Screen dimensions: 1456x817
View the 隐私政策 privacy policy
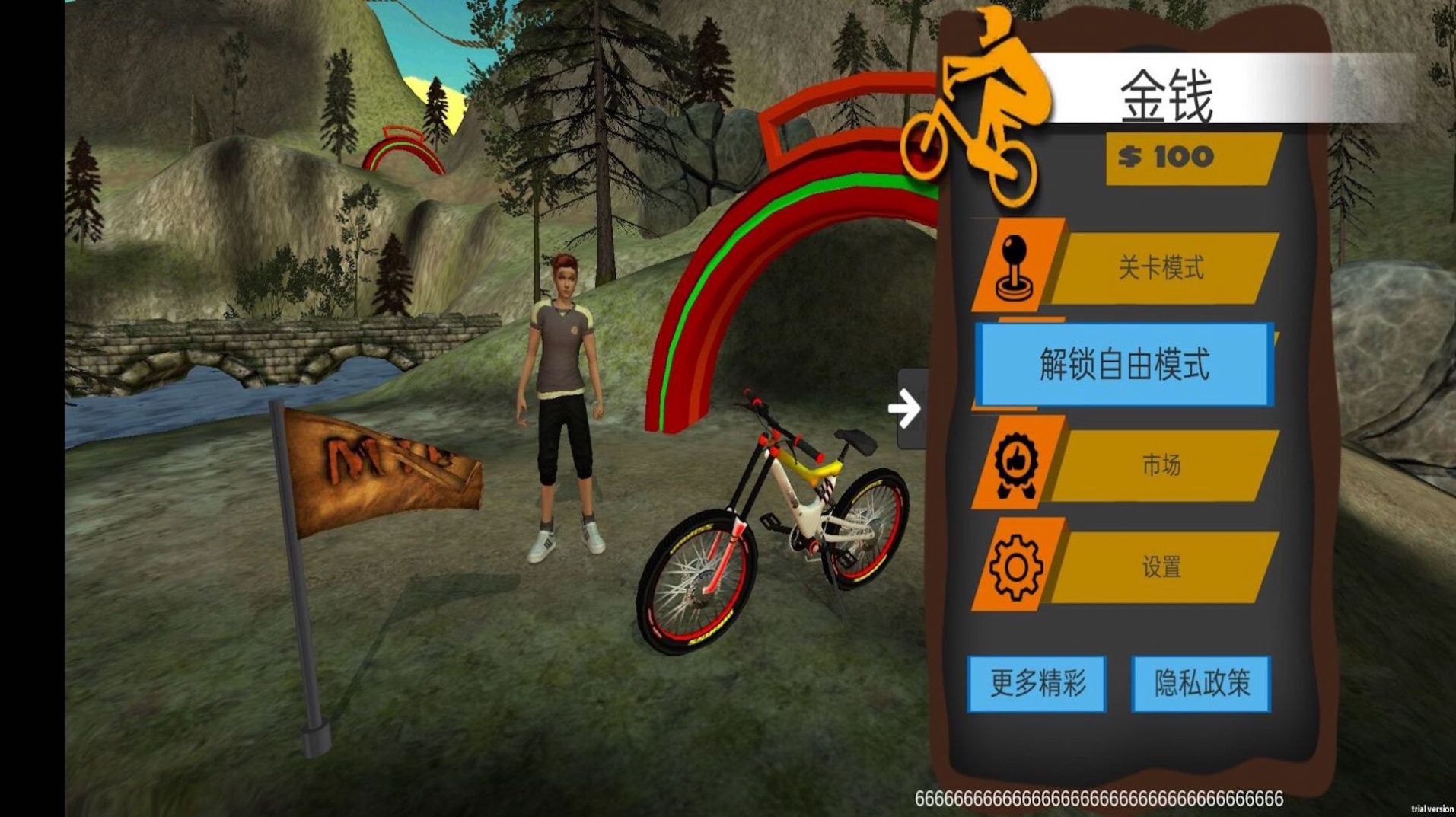[x=1201, y=684]
